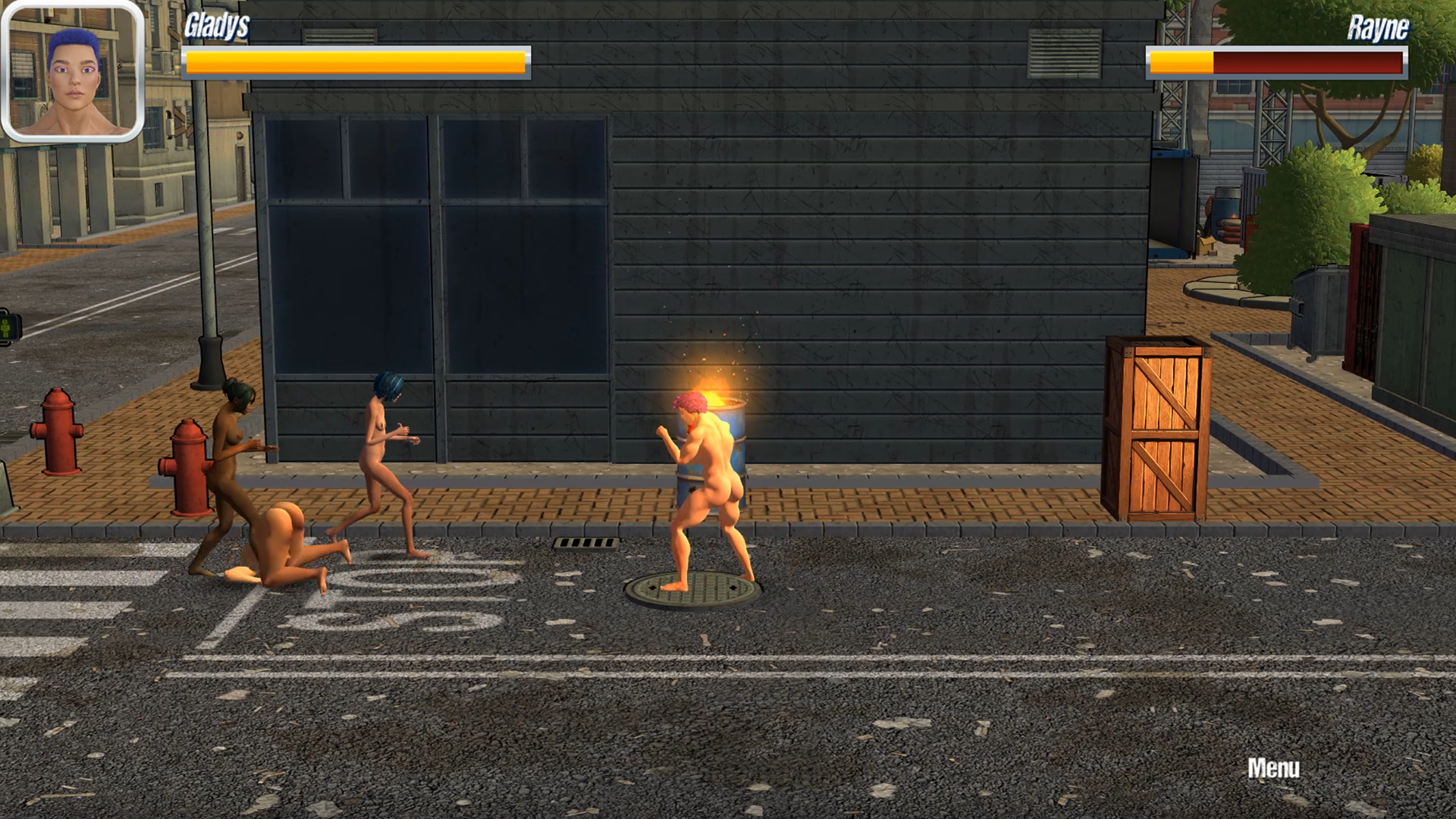Open the Menu button
The image size is (1456, 819).
1273,768
